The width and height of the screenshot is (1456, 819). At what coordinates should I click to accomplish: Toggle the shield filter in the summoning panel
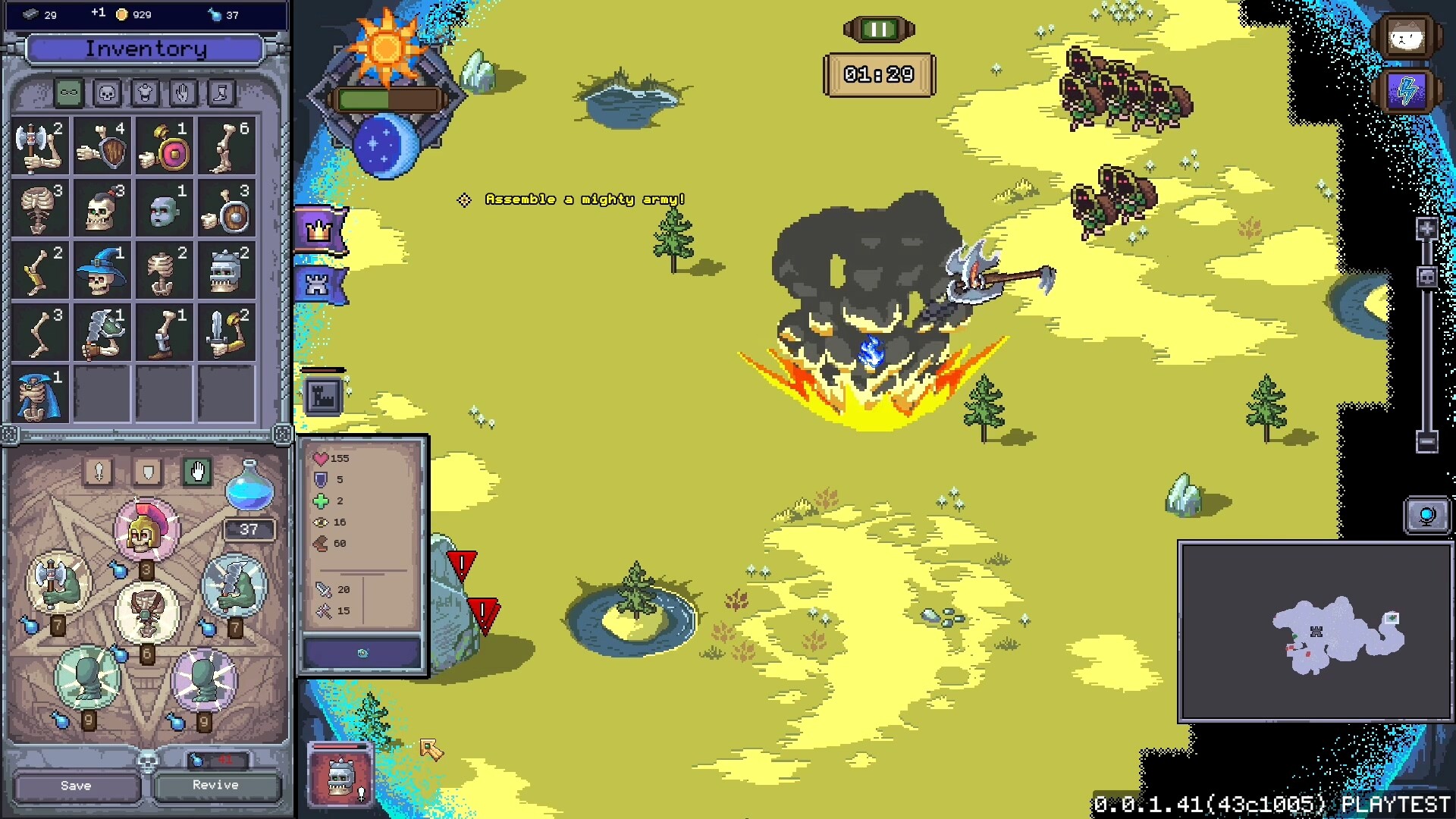pyautogui.click(x=147, y=472)
